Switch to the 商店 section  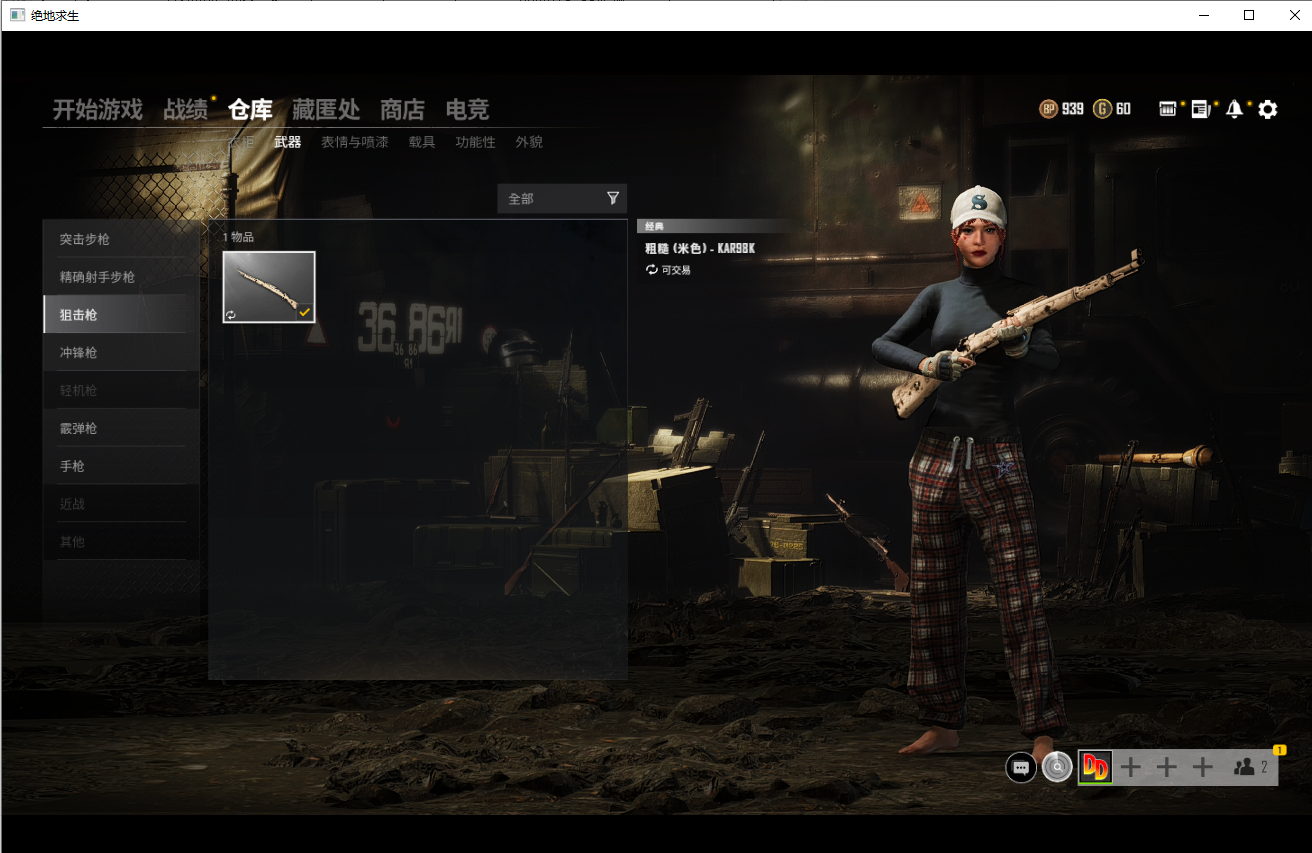401,110
